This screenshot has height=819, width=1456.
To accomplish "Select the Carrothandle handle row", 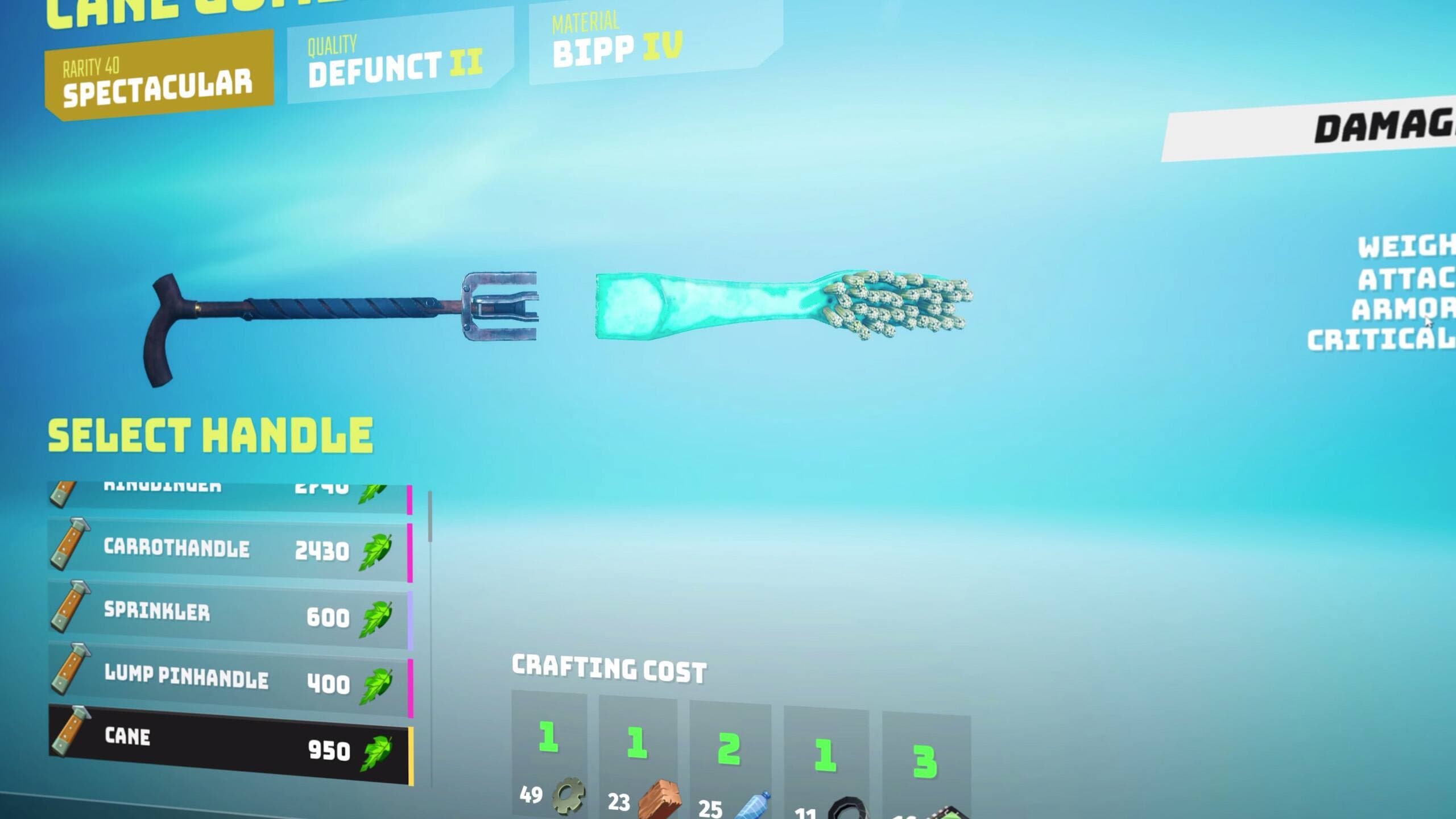I will (227, 550).
